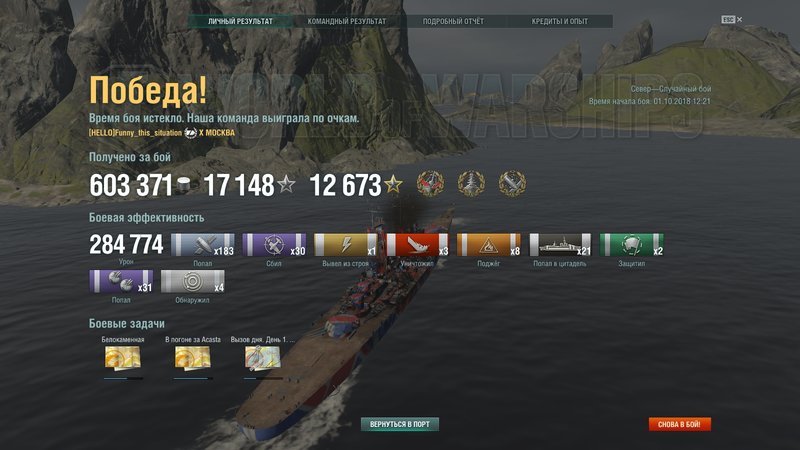Switch to the Личный результат tab
The height and width of the screenshot is (450, 800).
tap(241, 21)
